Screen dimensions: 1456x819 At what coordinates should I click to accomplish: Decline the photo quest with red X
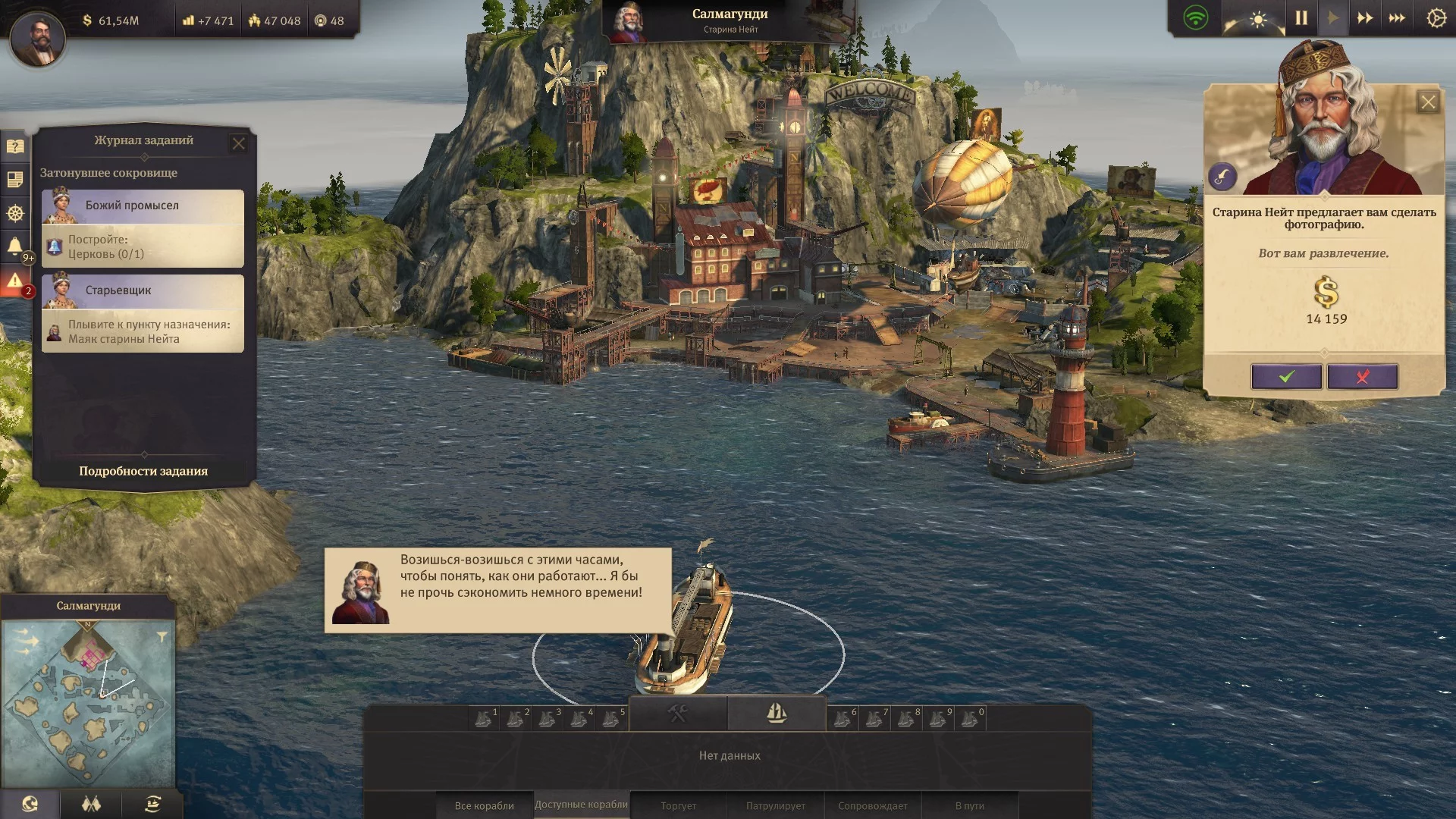1362,377
